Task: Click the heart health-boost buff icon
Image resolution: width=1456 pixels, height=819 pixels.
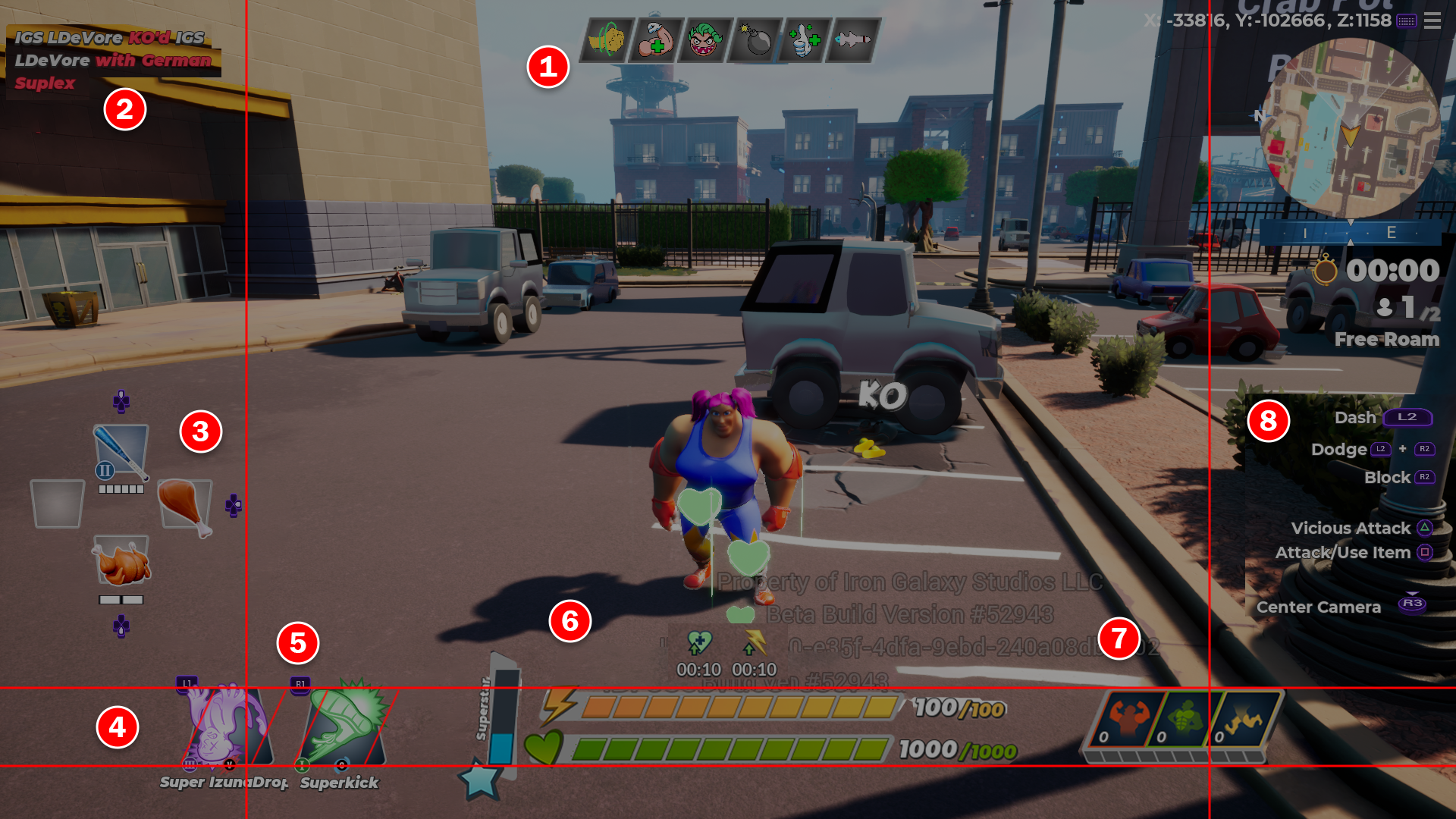Action: coord(698,643)
